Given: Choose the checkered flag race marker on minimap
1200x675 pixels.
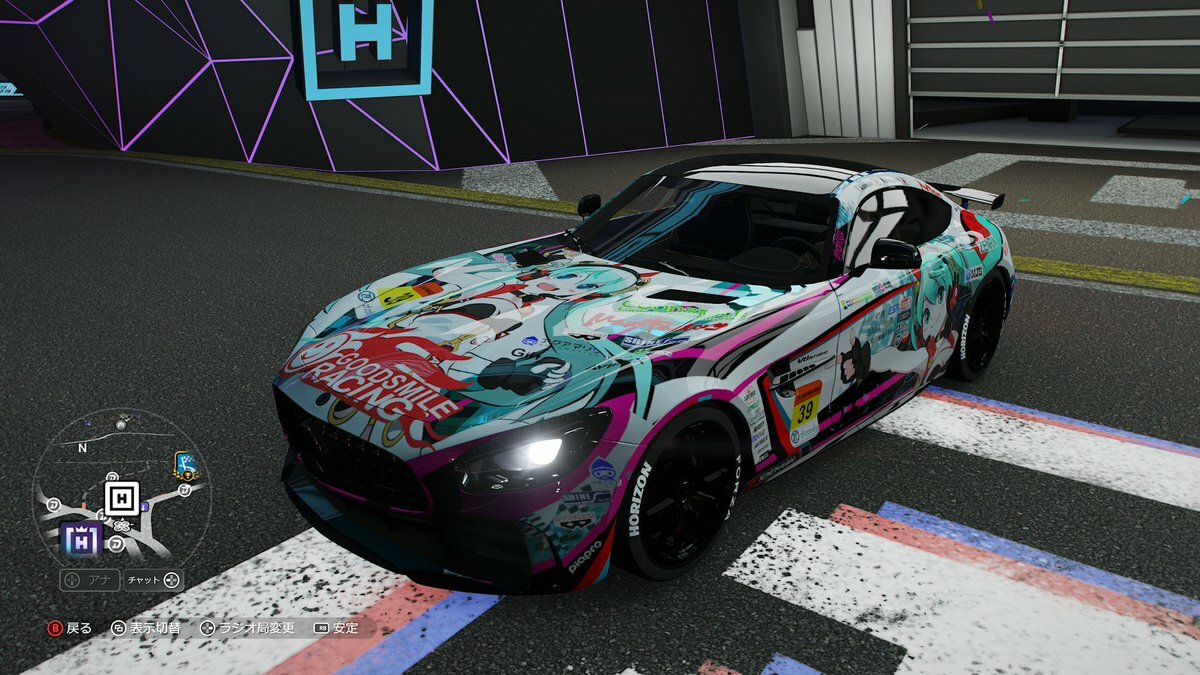Looking at the screenshot, I should click(x=185, y=464).
